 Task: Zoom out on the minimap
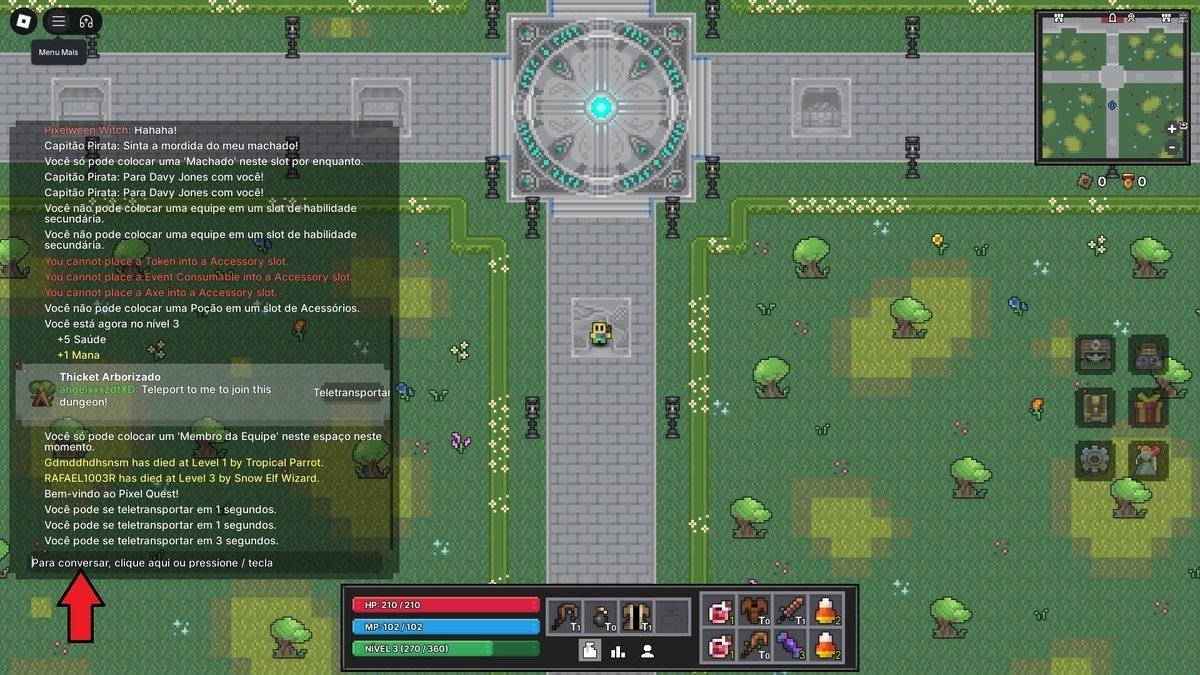click(x=1172, y=148)
